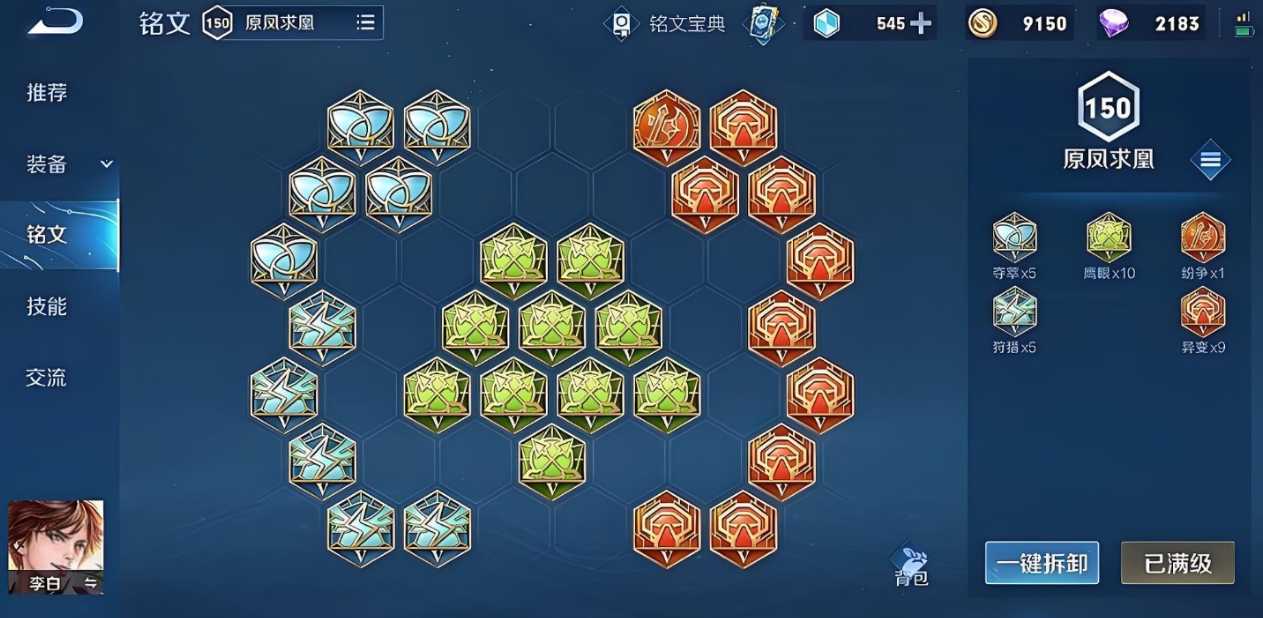Switch to the 技能 tab
Image resolution: width=1263 pixels, height=618 pixels.
pos(47,306)
